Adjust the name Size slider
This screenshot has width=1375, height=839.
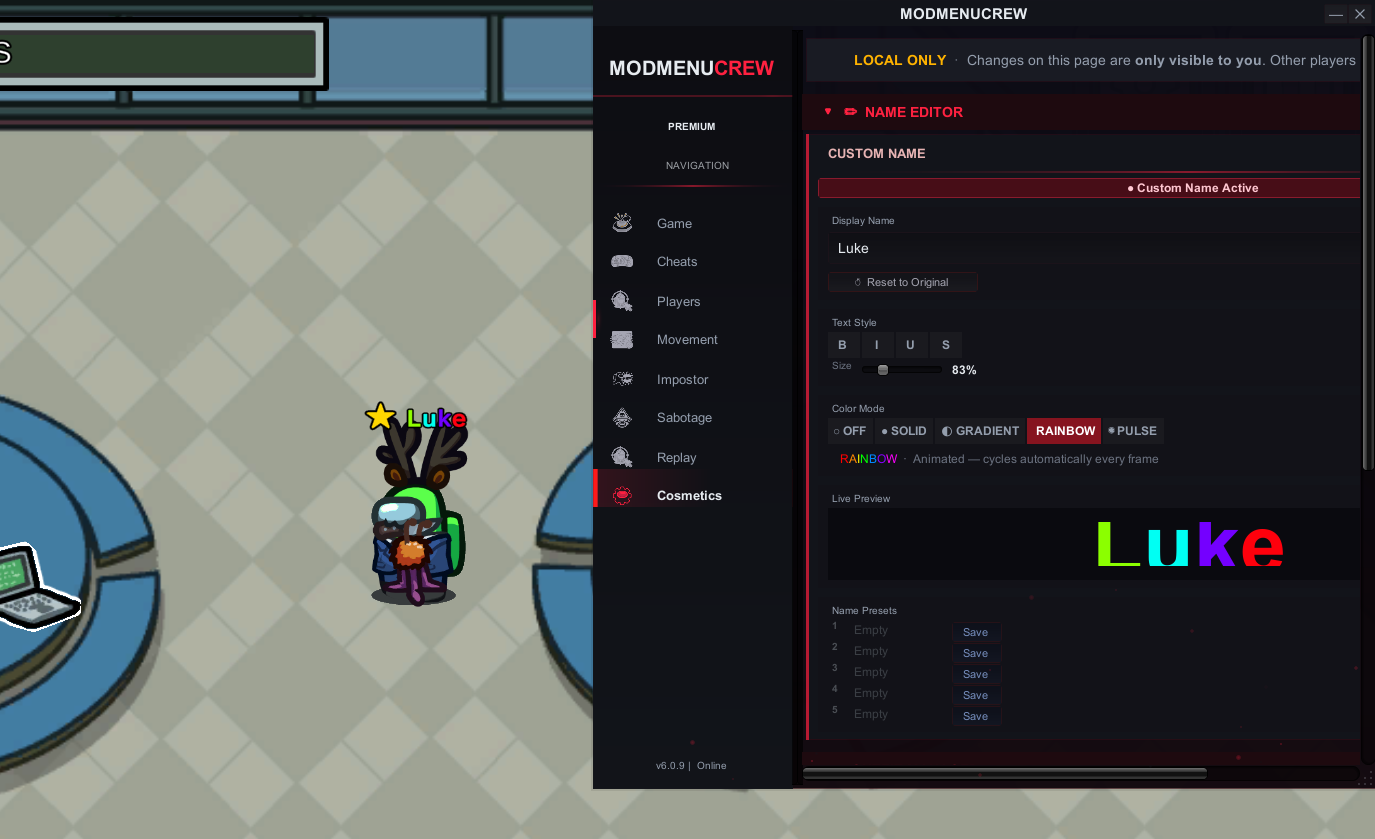click(x=883, y=369)
